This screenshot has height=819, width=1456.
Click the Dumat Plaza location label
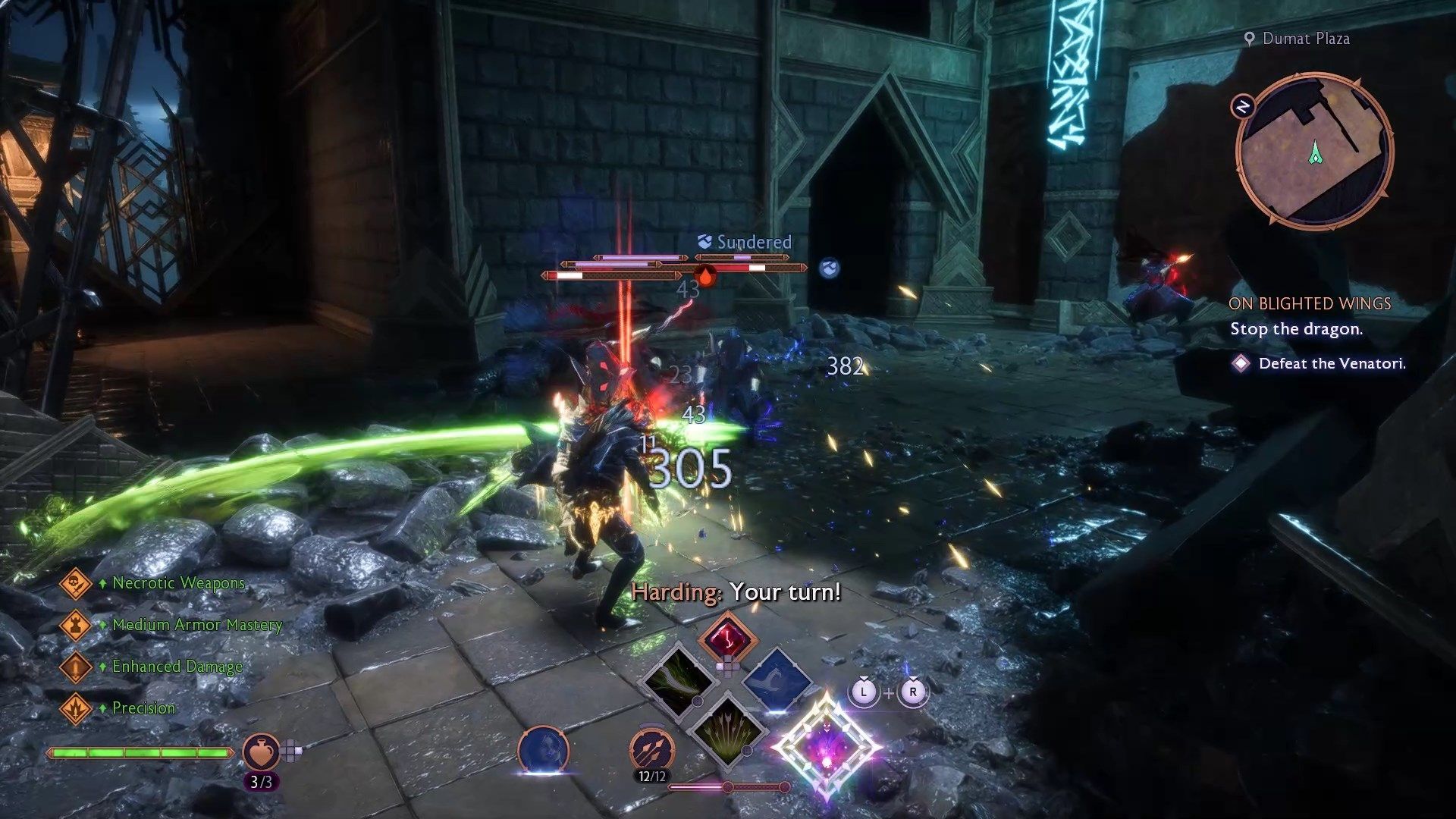tap(1304, 39)
